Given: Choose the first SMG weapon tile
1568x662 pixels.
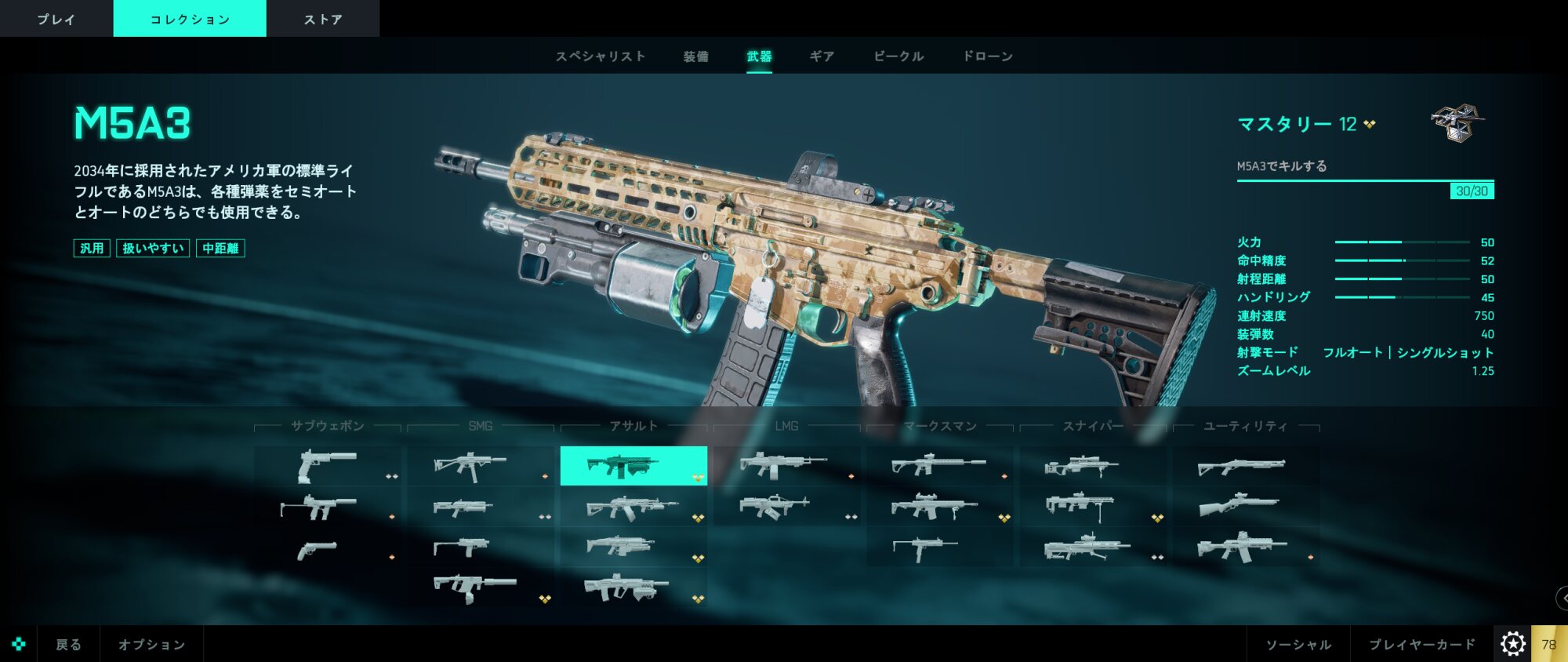Looking at the screenshot, I should coord(480,466).
